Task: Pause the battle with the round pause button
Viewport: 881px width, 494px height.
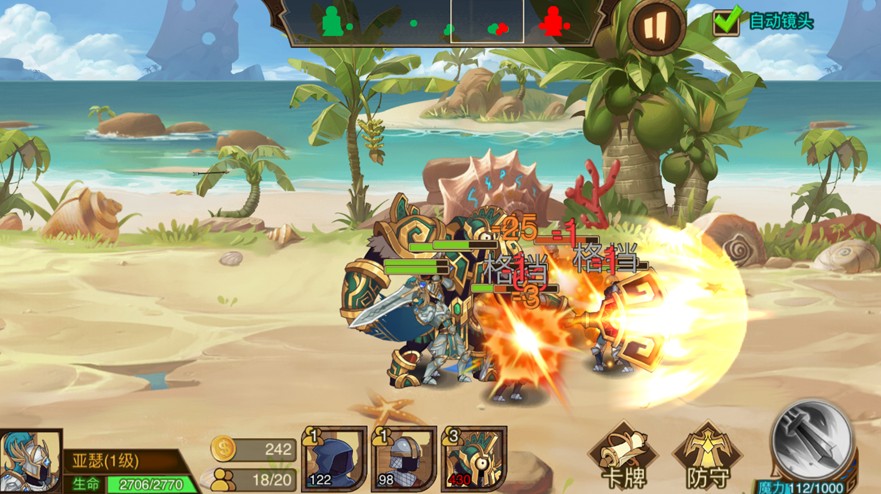Action: point(656,26)
